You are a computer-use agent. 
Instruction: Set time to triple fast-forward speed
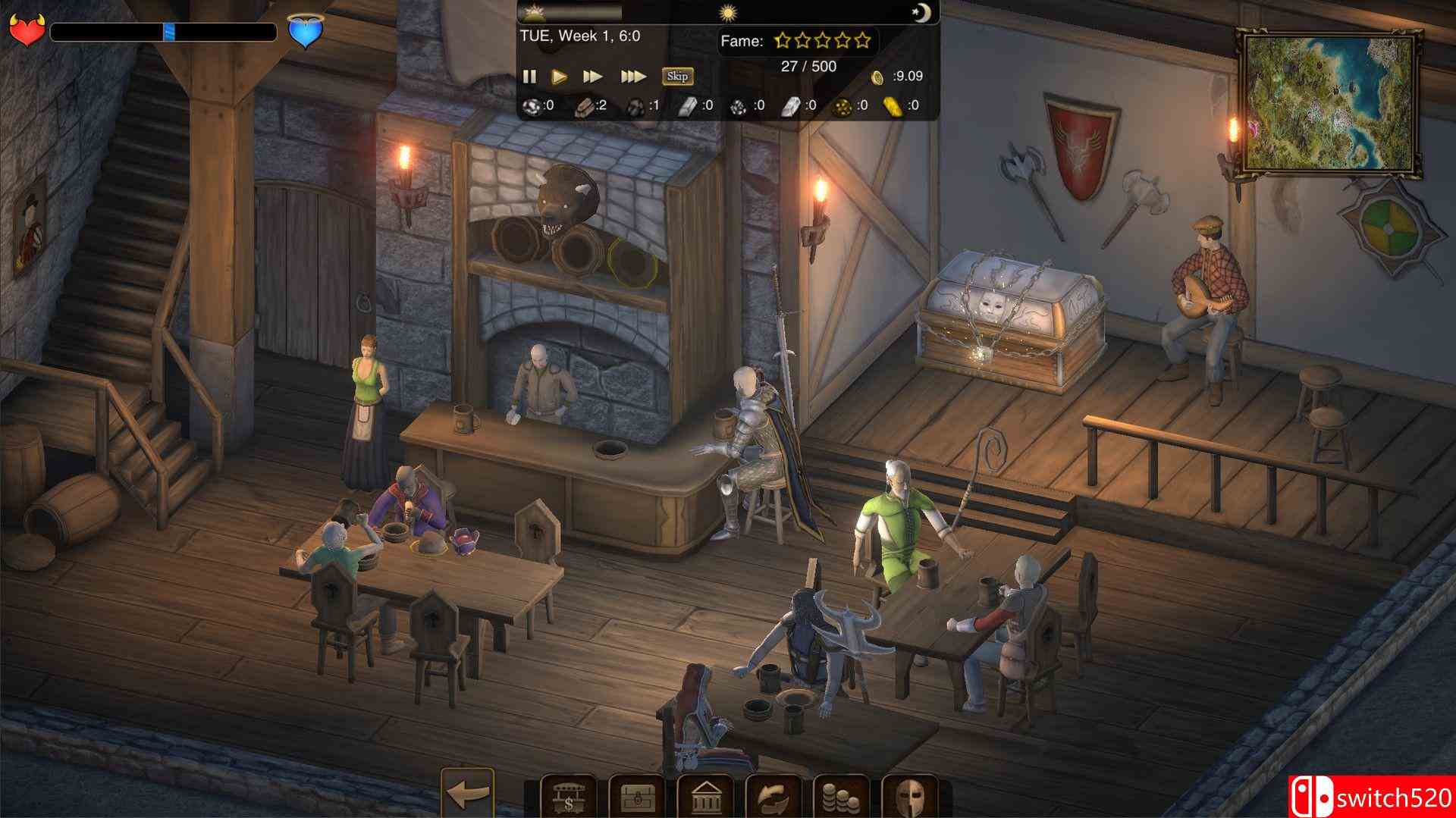click(632, 76)
